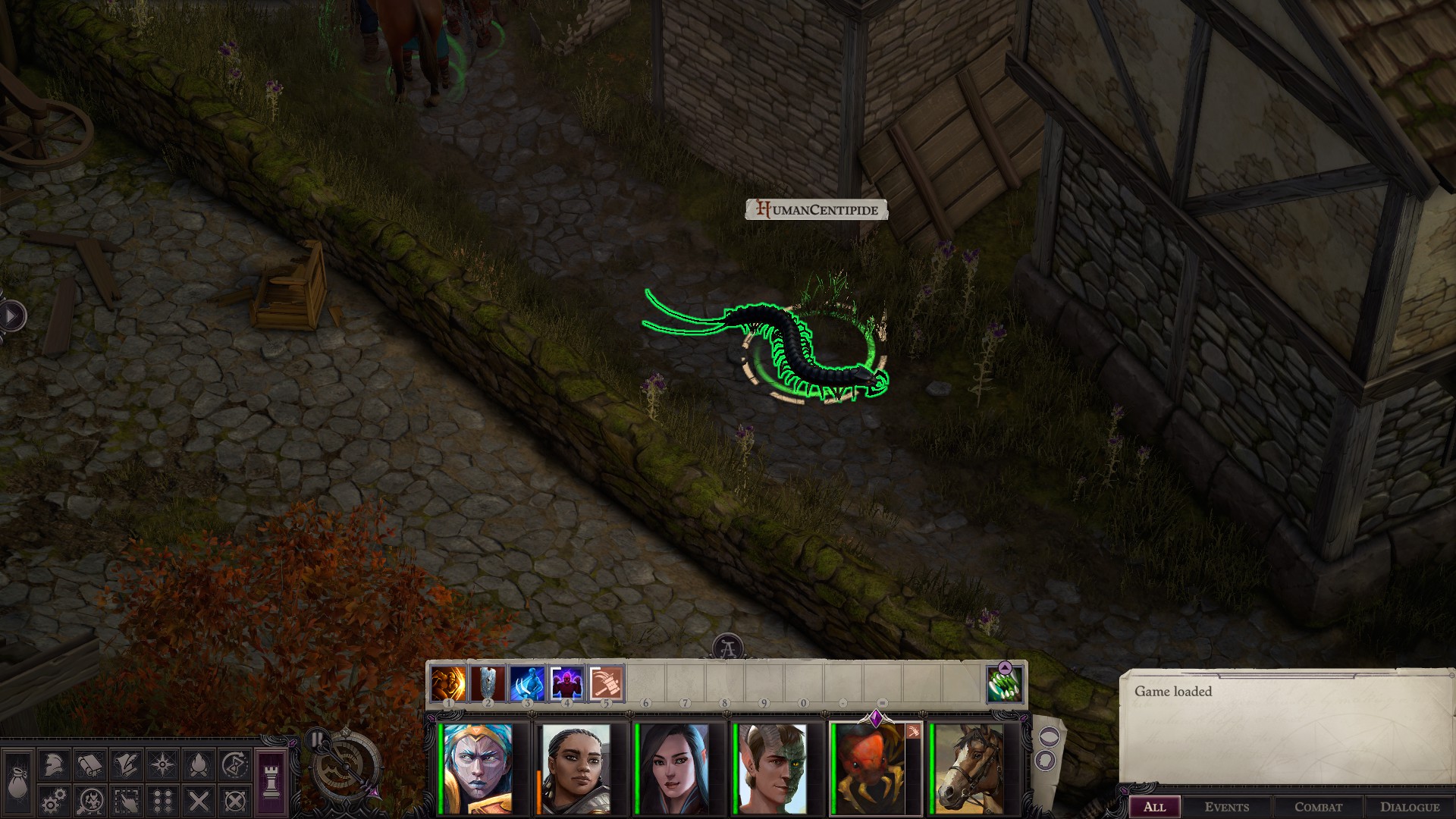Open the journal scroll icon
The height and width of the screenshot is (819, 1456).
click(x=126, y=765)
